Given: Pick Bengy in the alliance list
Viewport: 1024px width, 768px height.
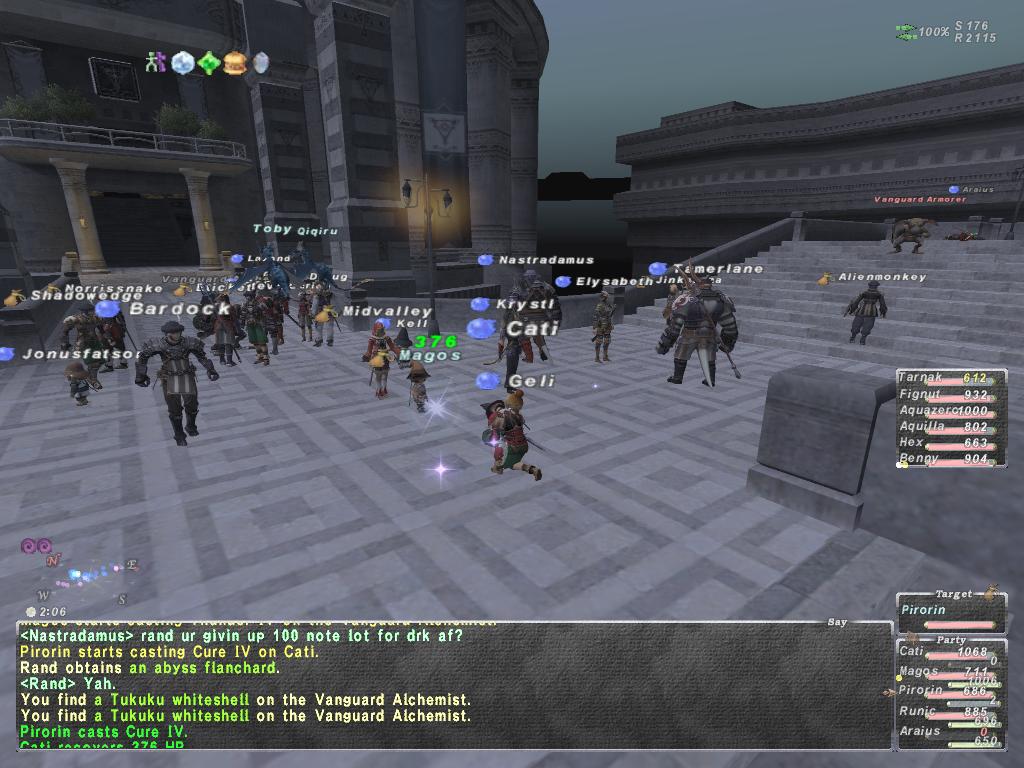Looking at the screenshot, I should 949,459.
